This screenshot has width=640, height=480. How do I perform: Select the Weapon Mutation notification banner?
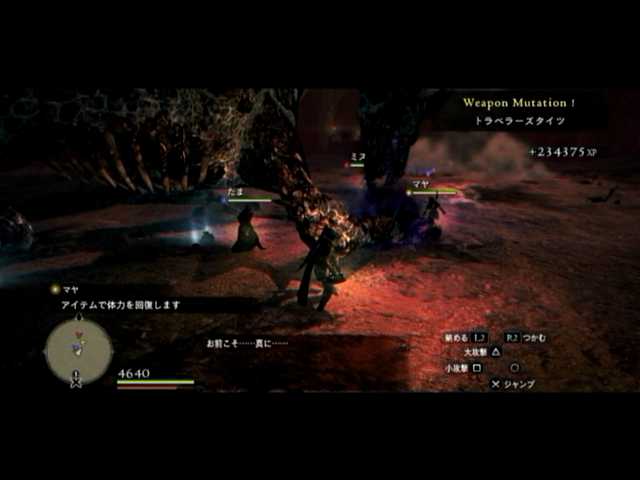(519, 110)
